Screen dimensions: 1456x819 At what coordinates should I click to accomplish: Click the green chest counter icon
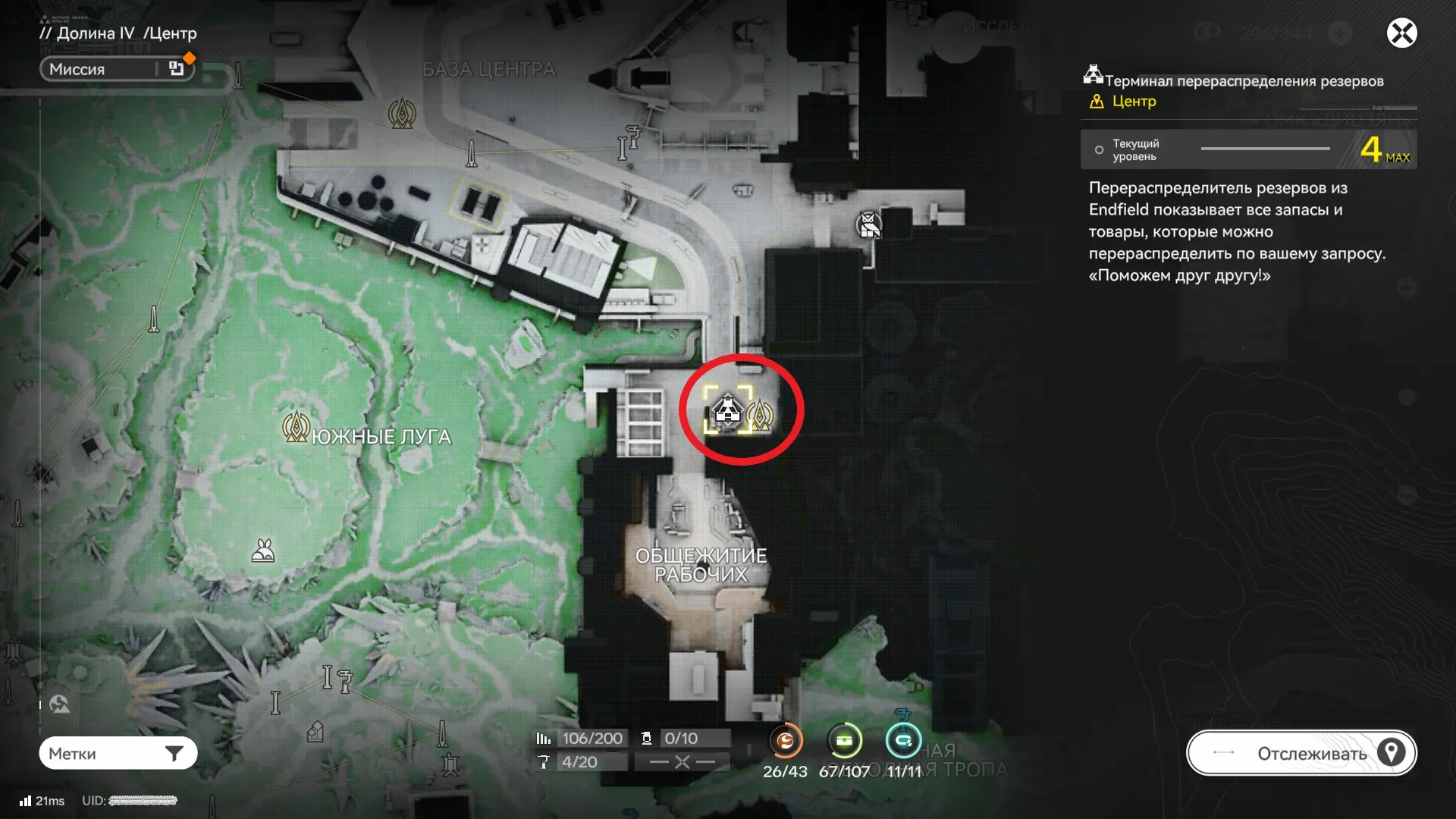coord(844,741)
